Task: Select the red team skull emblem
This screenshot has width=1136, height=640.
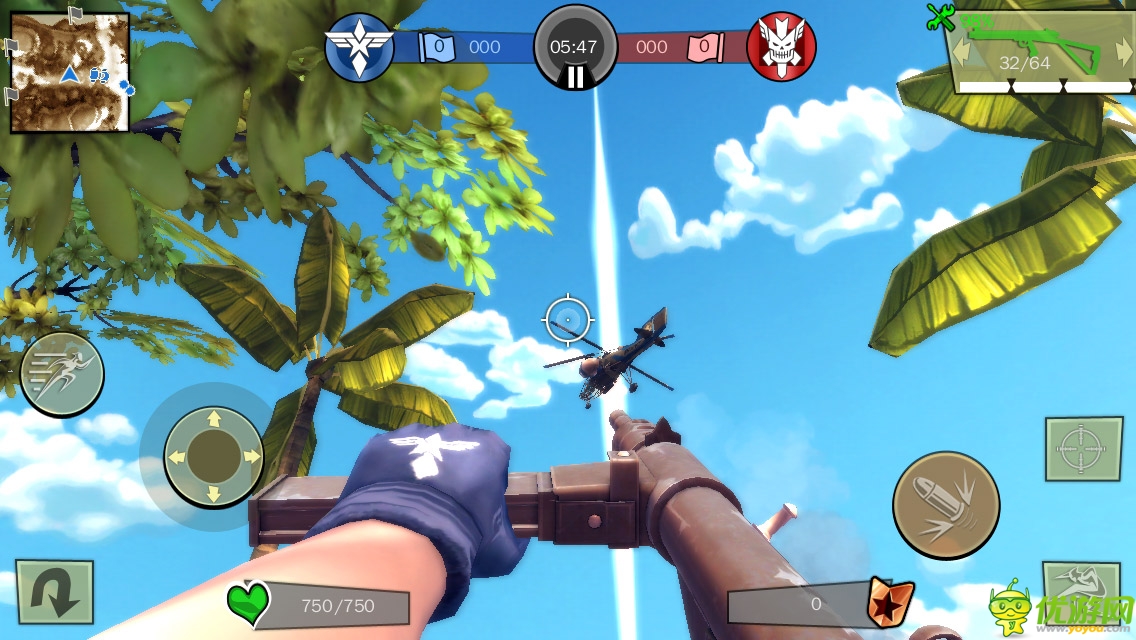Action: point(781,47)
